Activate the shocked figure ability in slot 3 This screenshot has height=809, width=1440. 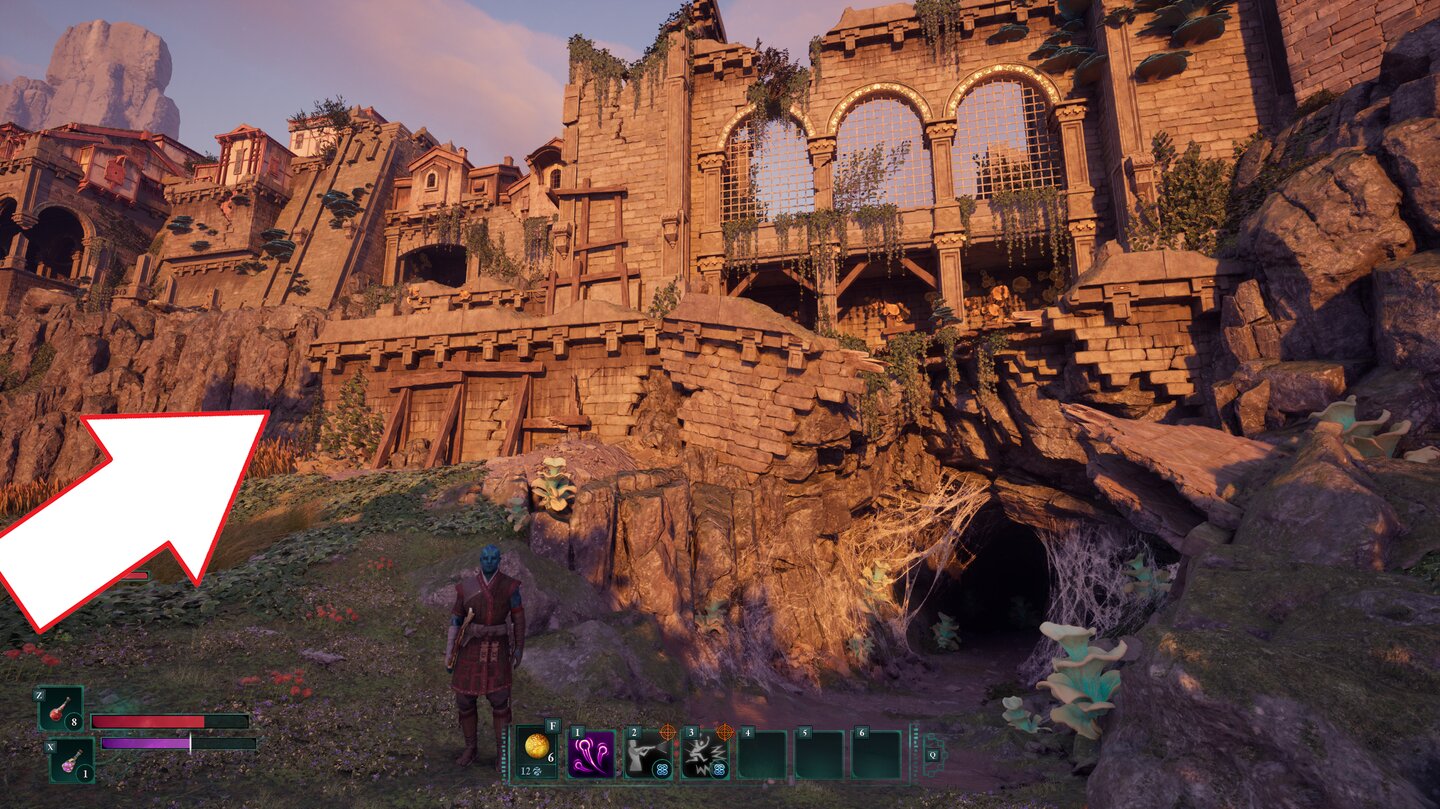point(705,754)
